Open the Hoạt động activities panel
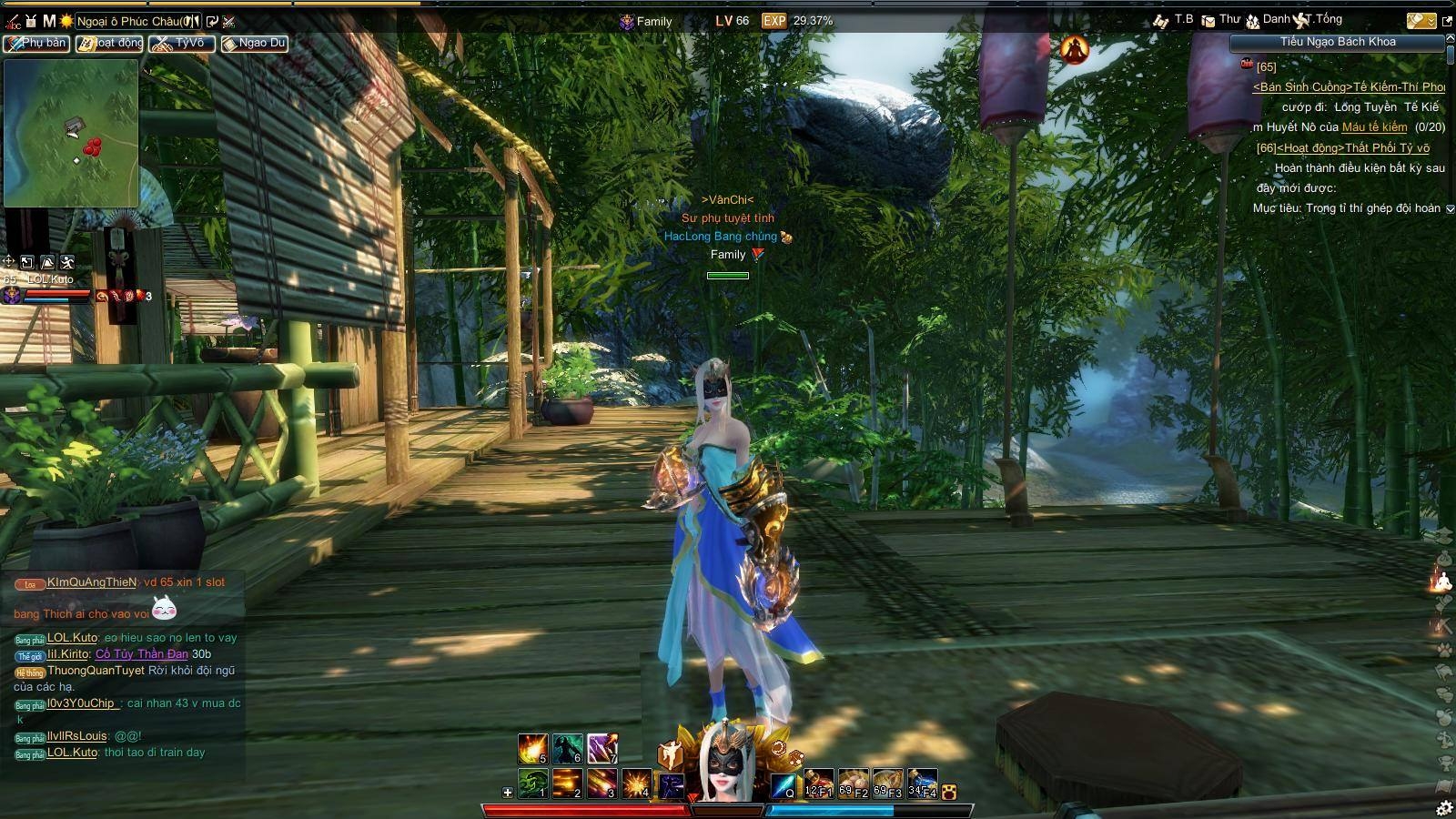1456x819 pixels. [x=109, y=43]
